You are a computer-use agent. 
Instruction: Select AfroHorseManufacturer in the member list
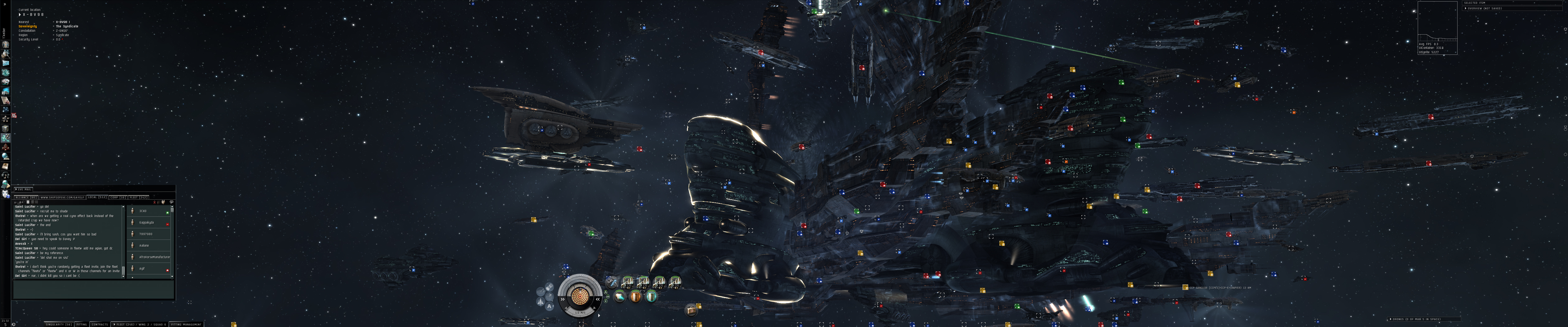pyautogui.click(x=153, y=257)
